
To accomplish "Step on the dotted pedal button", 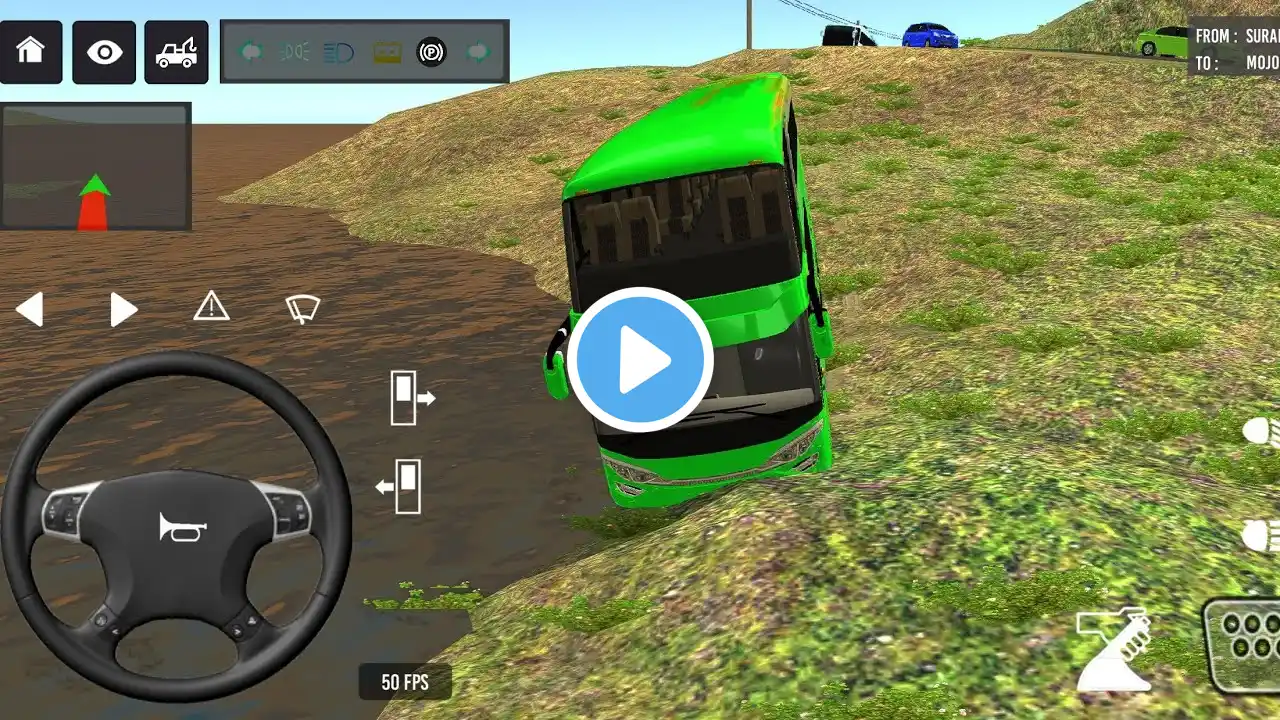I will [1244, 645].
